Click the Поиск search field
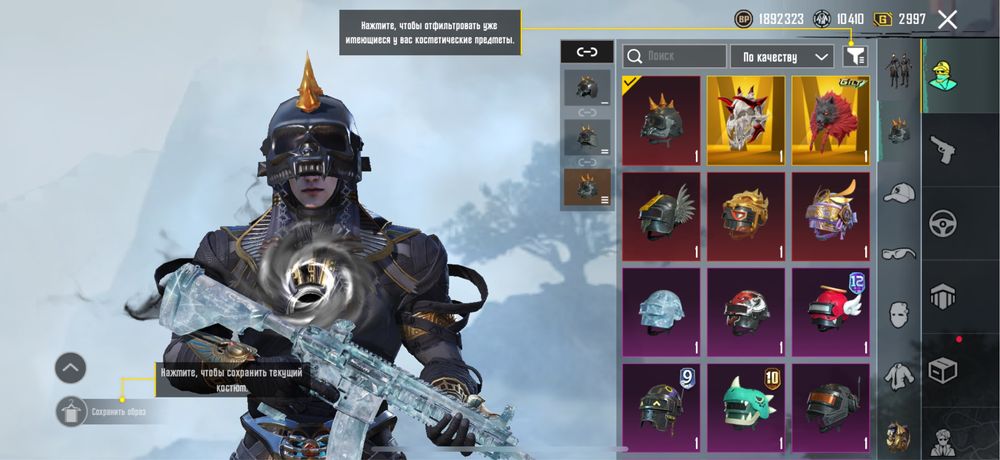This screenshot has height=460, width=1000. coord(675,57)
